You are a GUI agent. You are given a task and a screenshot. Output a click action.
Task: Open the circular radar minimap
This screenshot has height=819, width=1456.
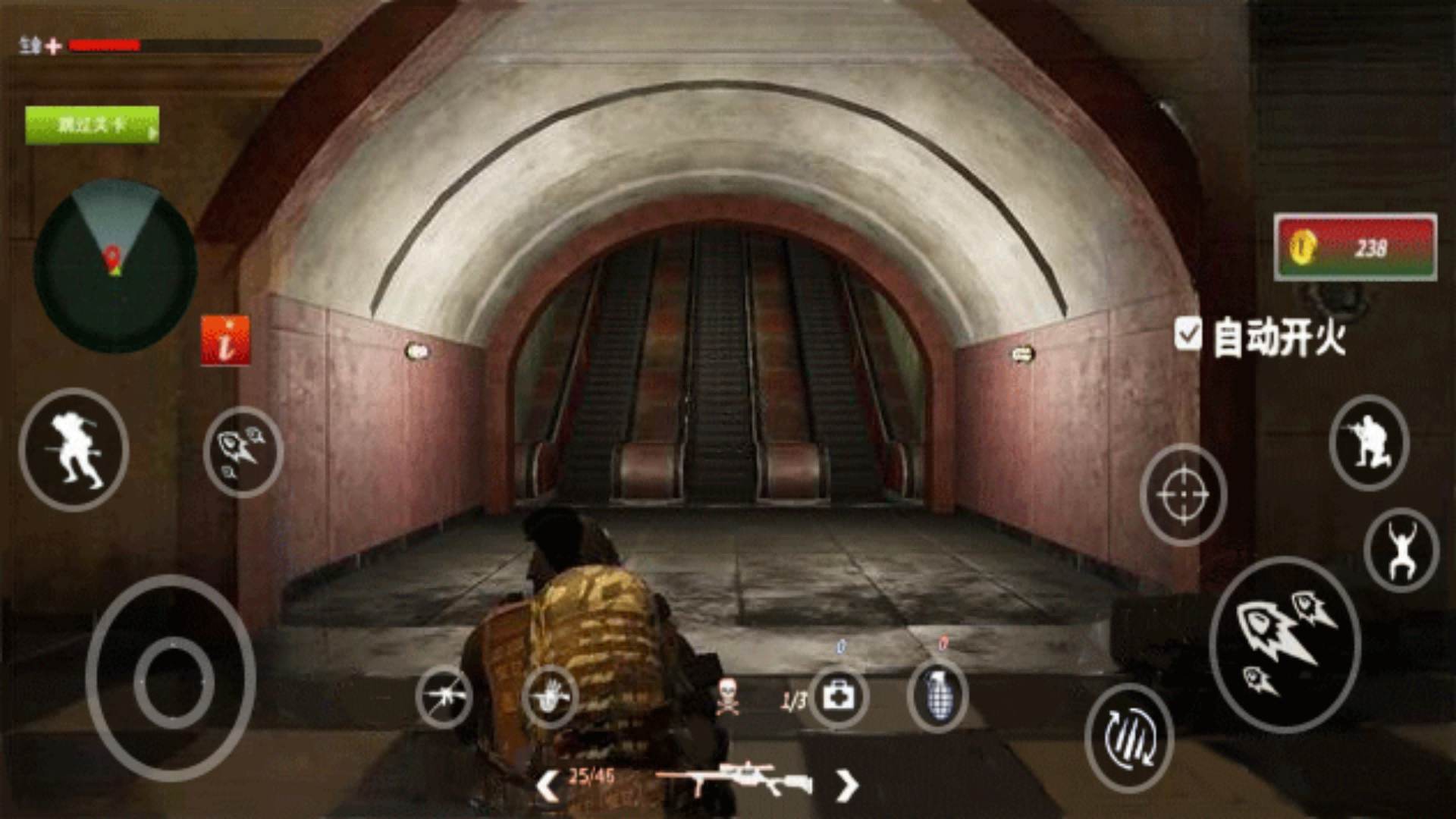pos(115,265)
